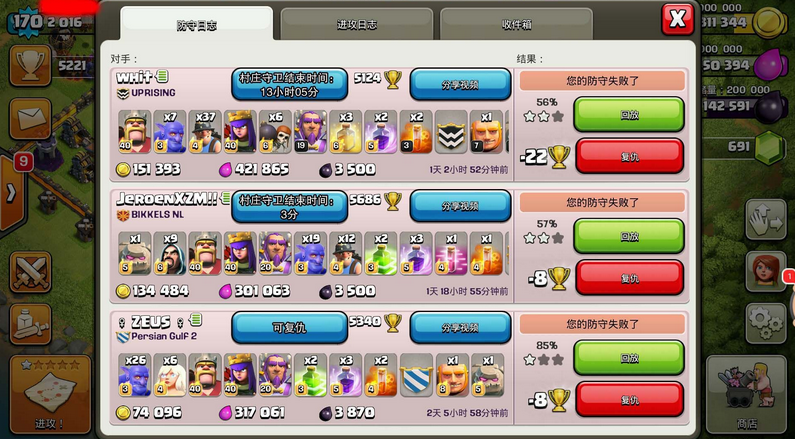Viewport: 795px width, 439px height.
Task: Take revenge on ZEUS with the red button
Action: pyautogui.click(x=629, y=398)
